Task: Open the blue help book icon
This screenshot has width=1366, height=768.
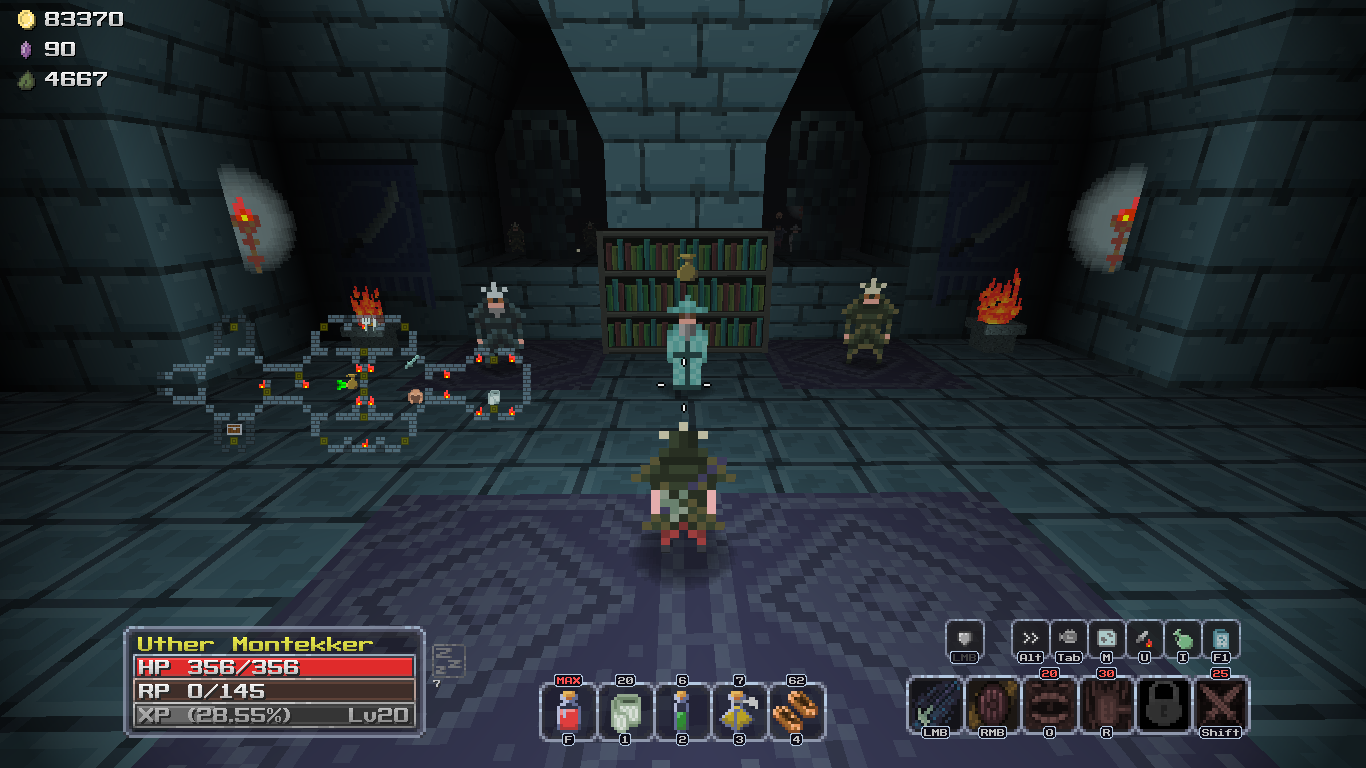Action: tap(1221, 638)
